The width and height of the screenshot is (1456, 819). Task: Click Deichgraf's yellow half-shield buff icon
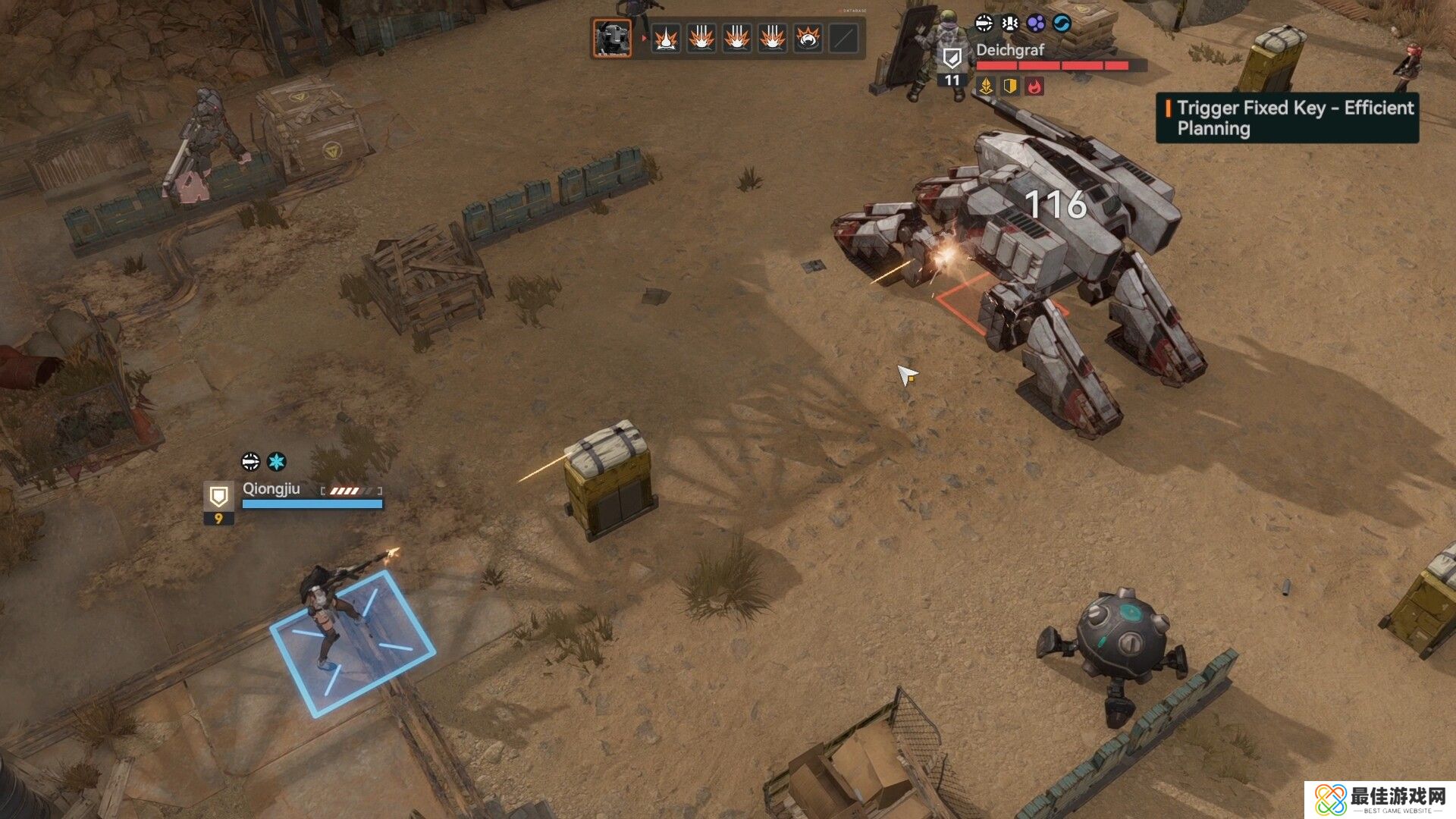point(1010,86)
